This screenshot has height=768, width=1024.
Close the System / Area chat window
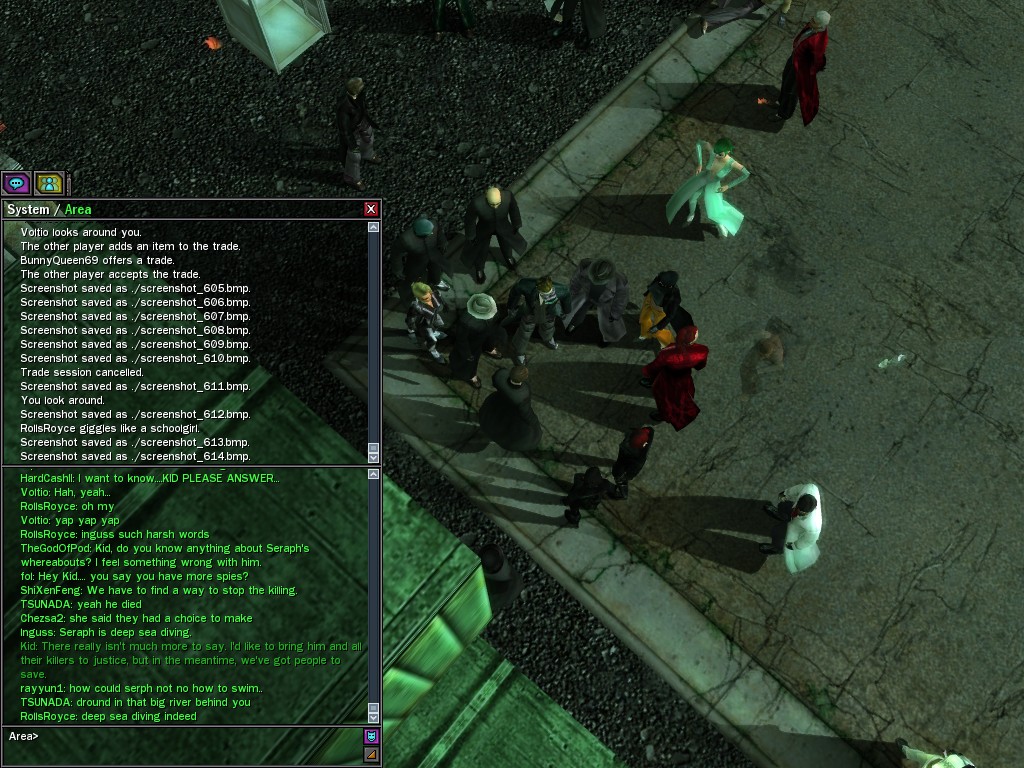[371, 209]
